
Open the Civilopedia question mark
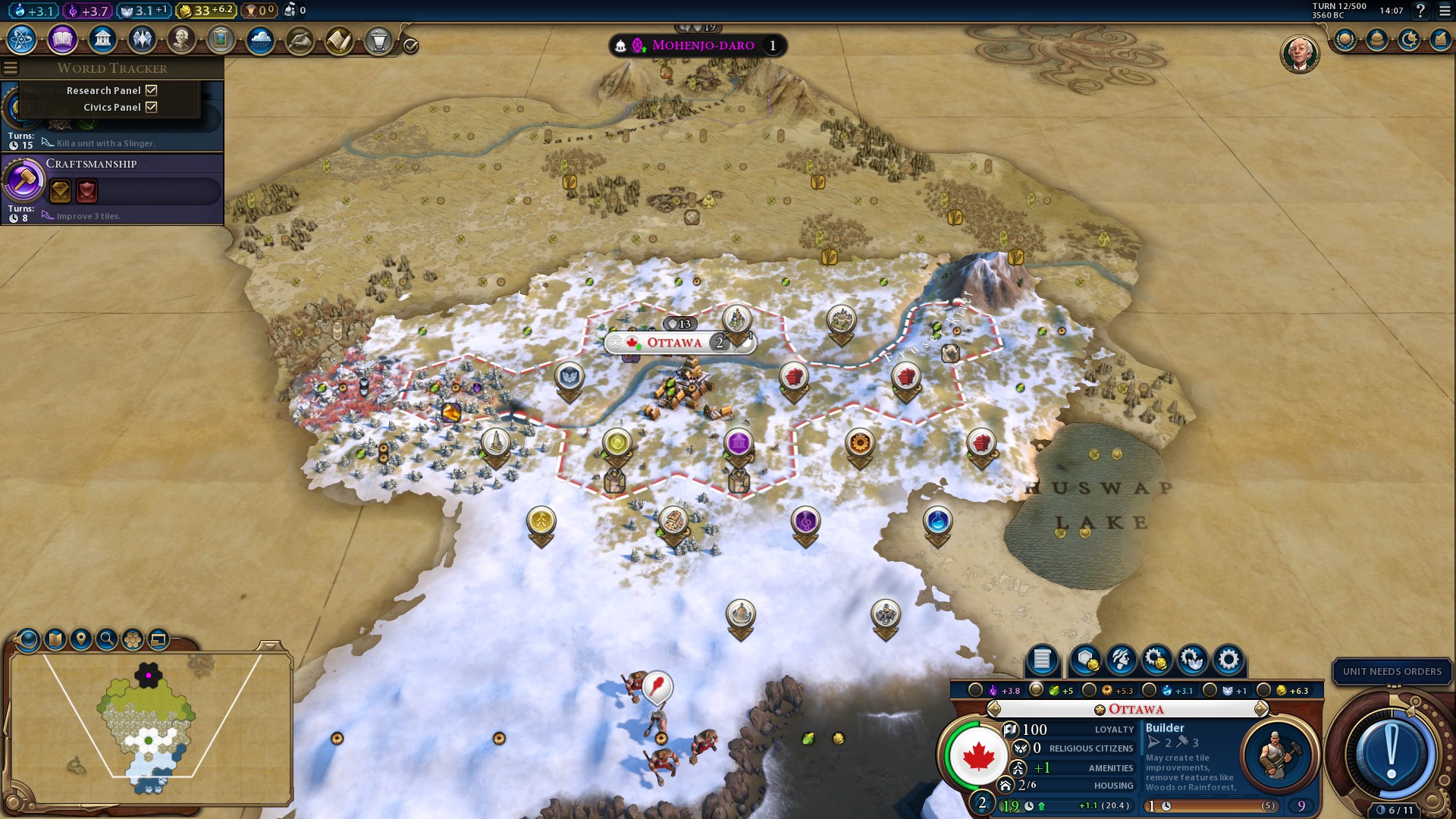coord(1421,11)
